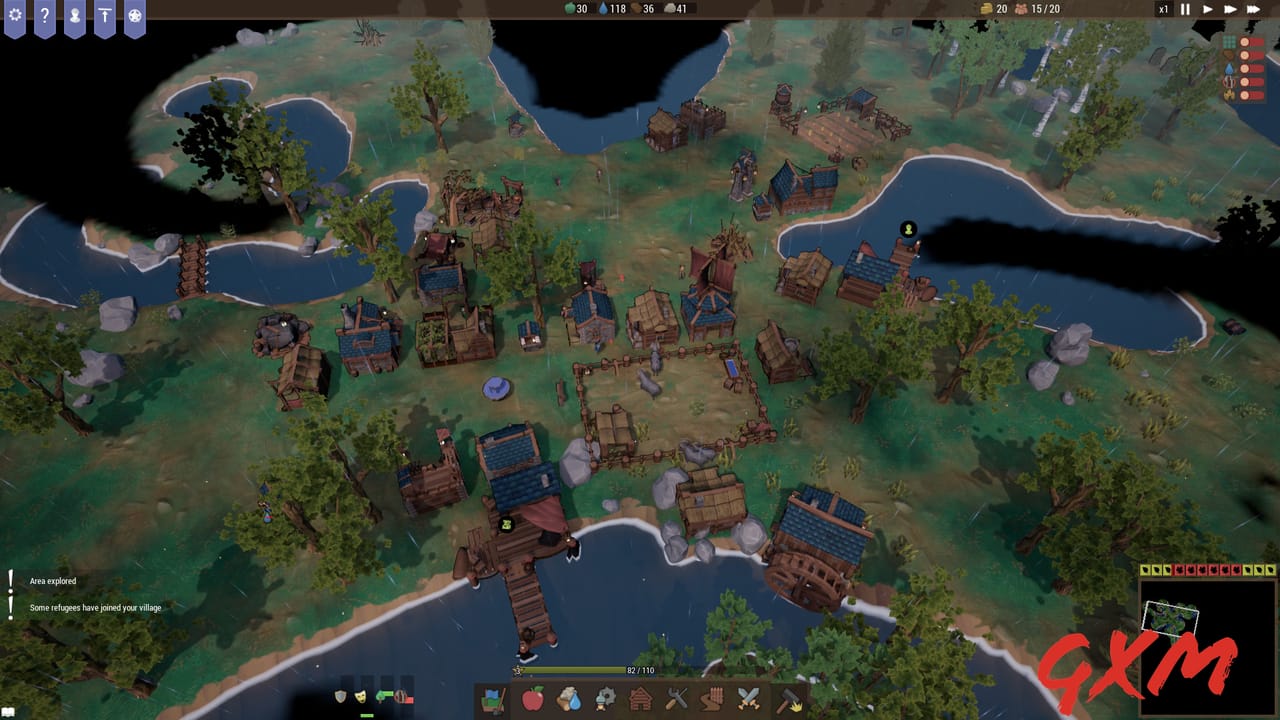Open the terrain flag menu at toolbar left
The image size is (1280, 720).
pyautogui.click(x=494, y=703)
